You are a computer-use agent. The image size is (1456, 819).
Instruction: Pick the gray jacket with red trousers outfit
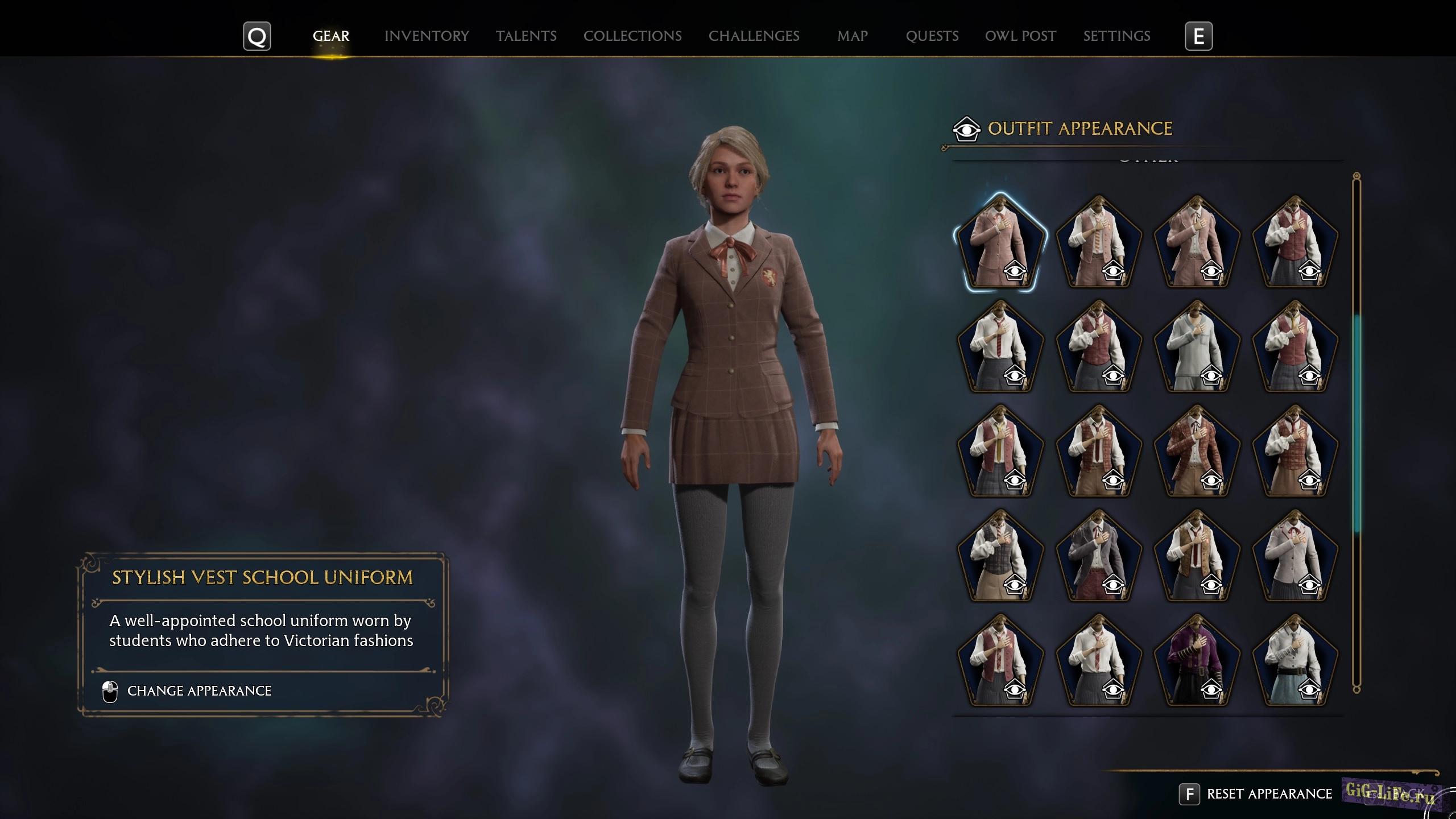[x=1098, y=555]
